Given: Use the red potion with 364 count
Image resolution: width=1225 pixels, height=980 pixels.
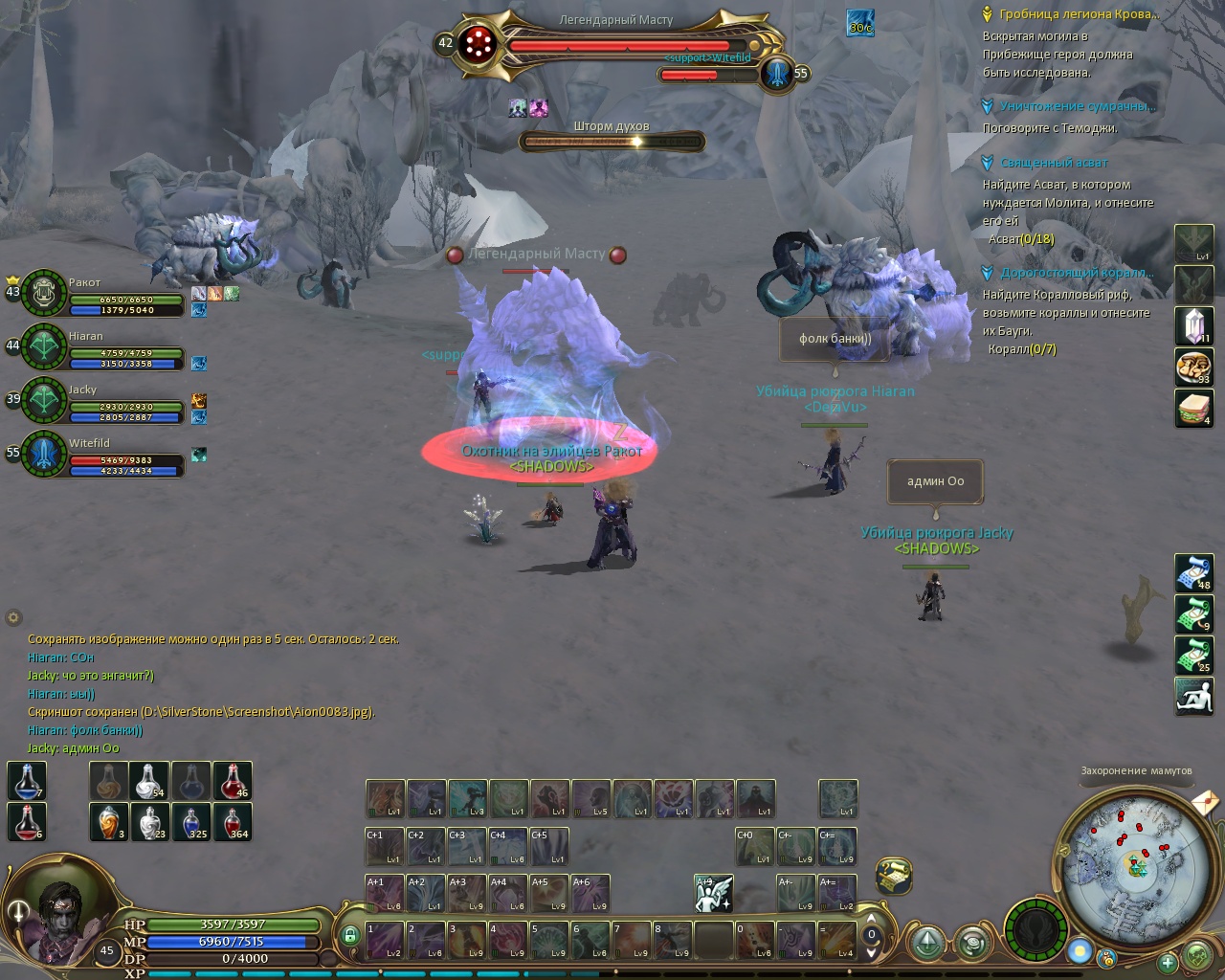Looking at the screenshot, I should pyautogui.click(x=233, y=822).
